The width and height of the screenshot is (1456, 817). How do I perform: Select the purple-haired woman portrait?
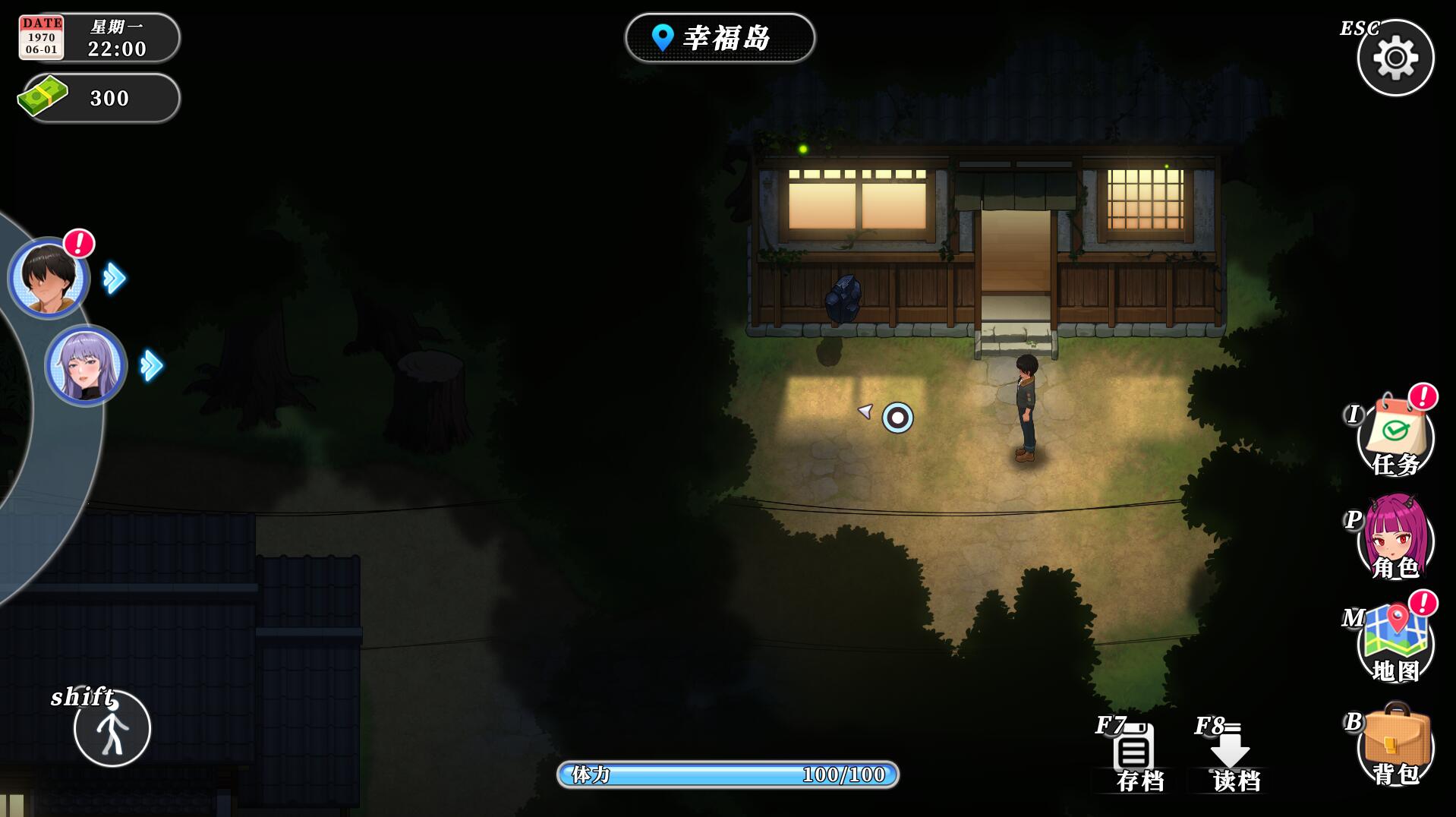(x=86, y=365)
